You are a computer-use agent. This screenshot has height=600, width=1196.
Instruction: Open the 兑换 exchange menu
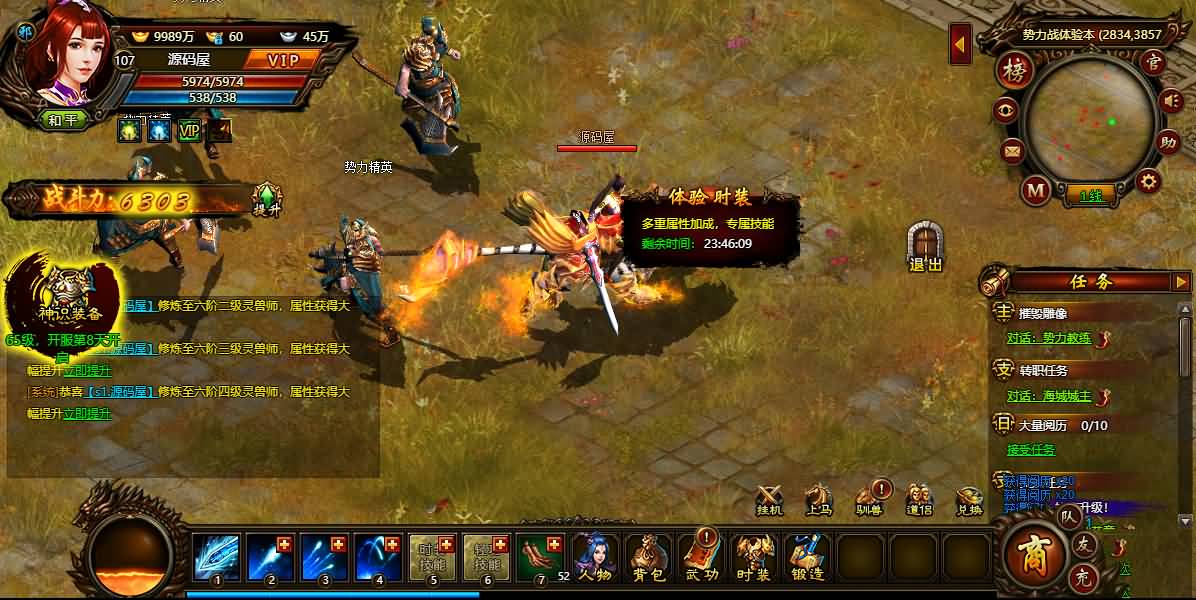969,499
